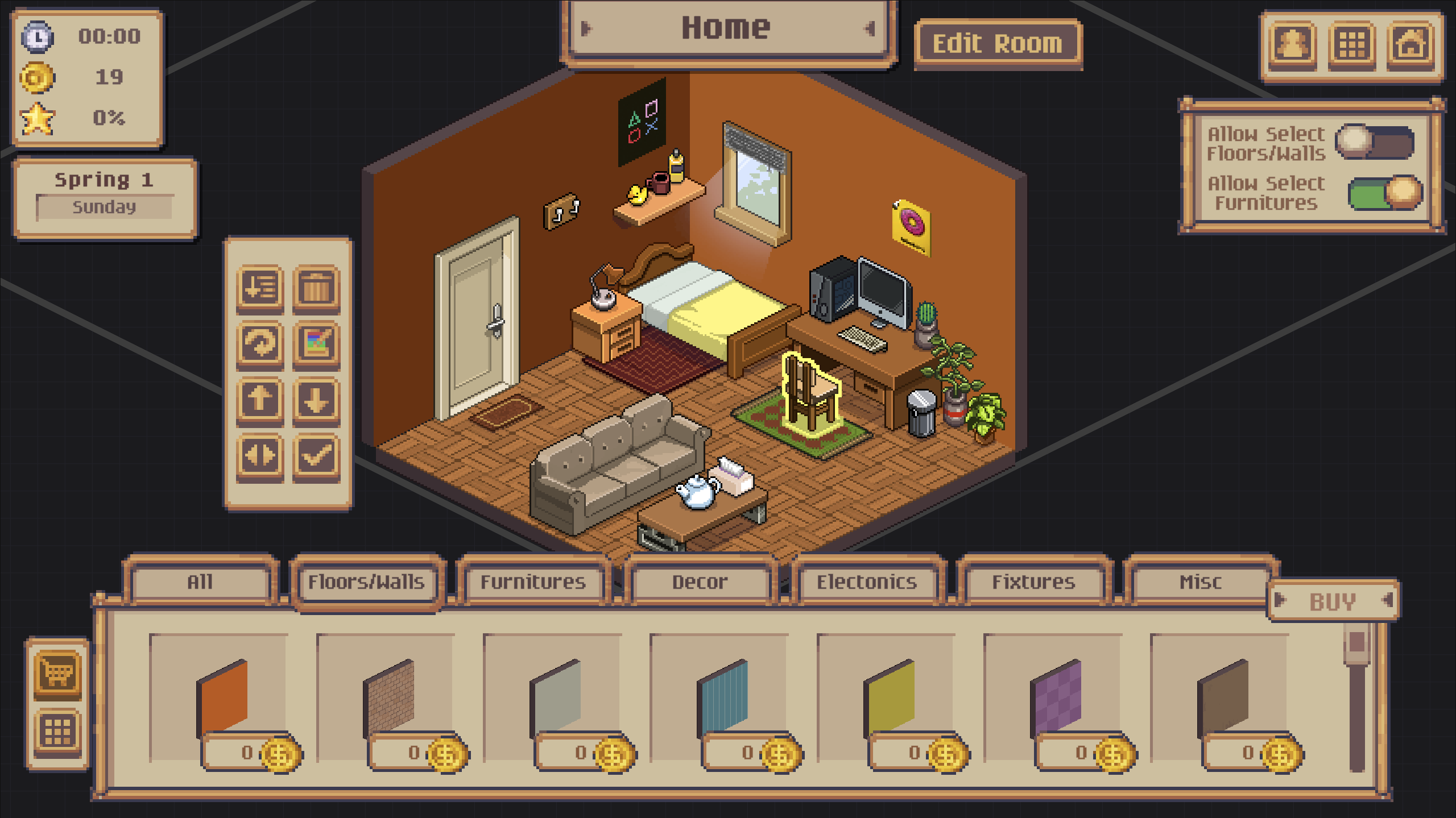Move item down with the down arrow

(x=316, y=400)
